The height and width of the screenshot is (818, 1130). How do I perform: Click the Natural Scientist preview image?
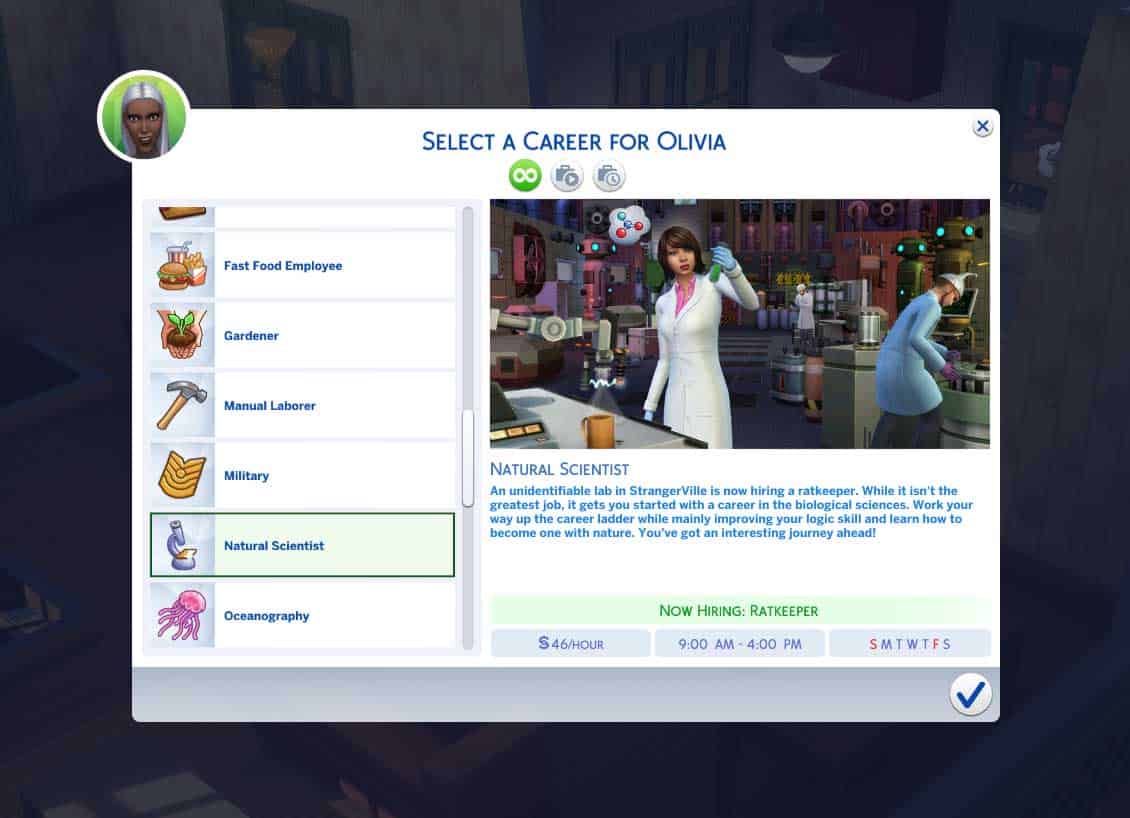pos(739,323)
